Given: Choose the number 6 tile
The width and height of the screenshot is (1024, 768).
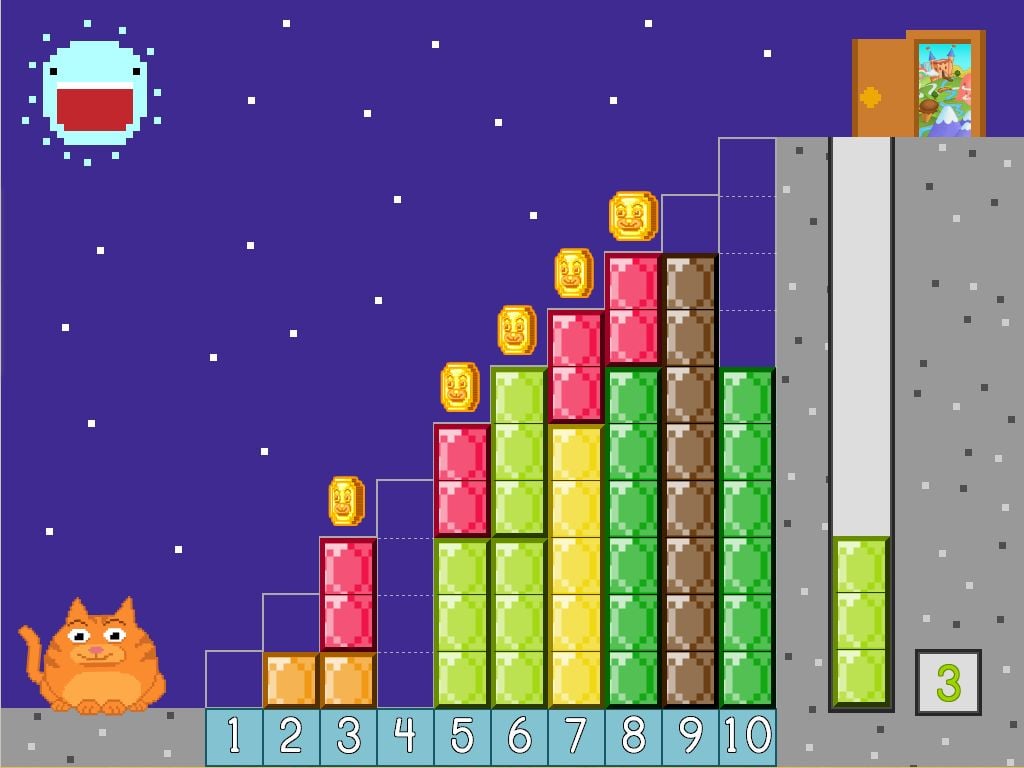Looking at the screenshot, I should 519,737.
